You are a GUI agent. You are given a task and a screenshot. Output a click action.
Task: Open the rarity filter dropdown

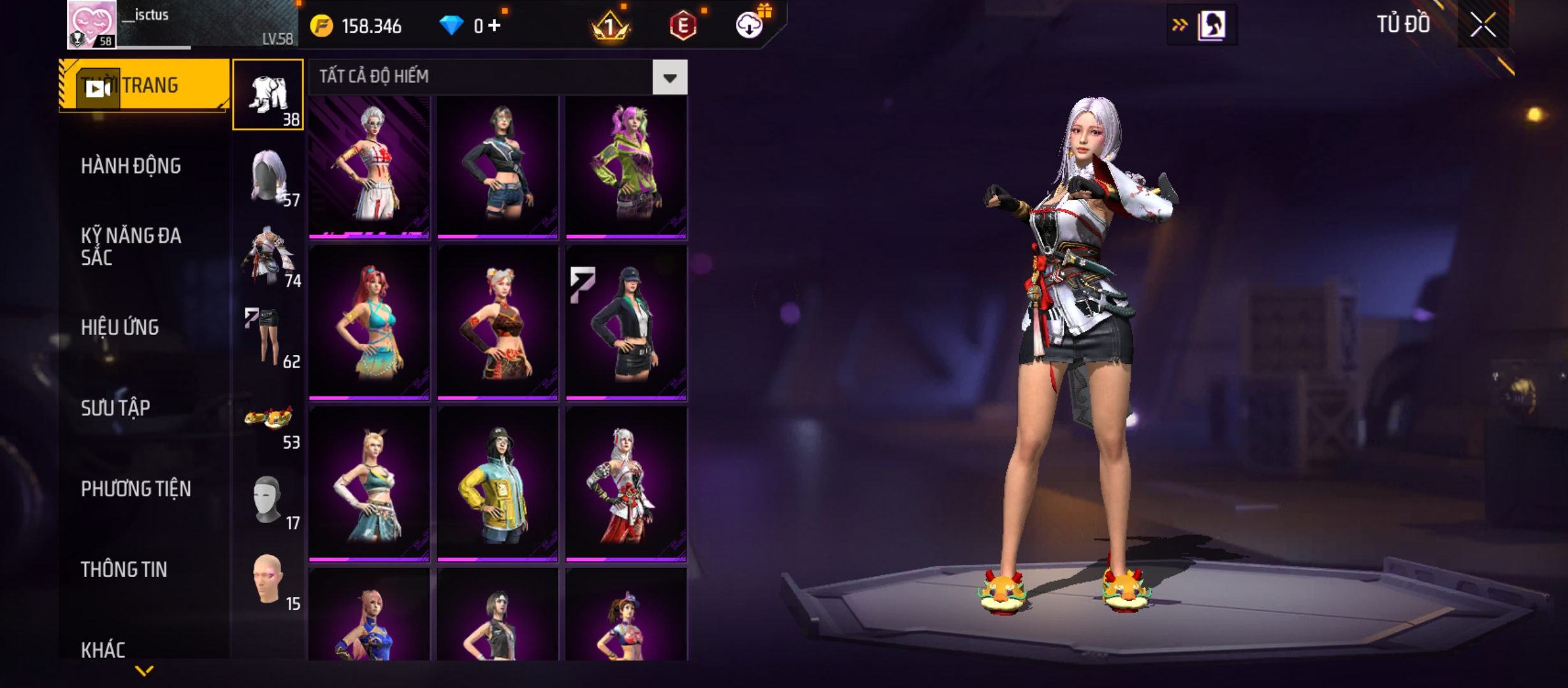coord(669,78)
